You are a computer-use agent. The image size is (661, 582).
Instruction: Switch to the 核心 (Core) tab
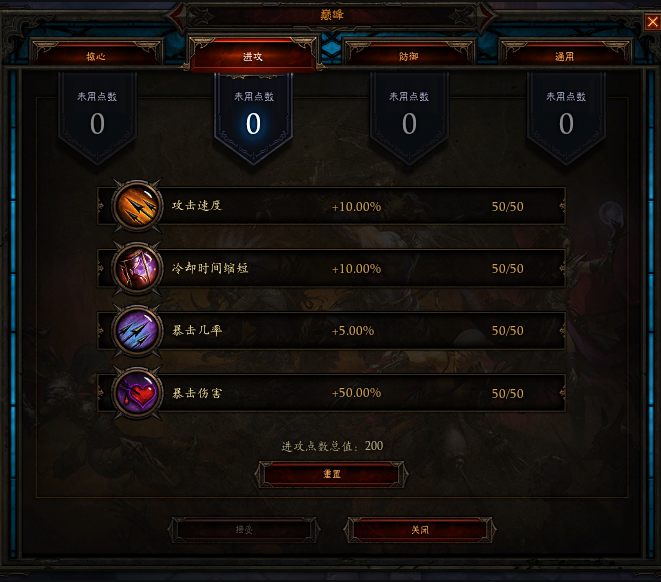pos(96,56)
